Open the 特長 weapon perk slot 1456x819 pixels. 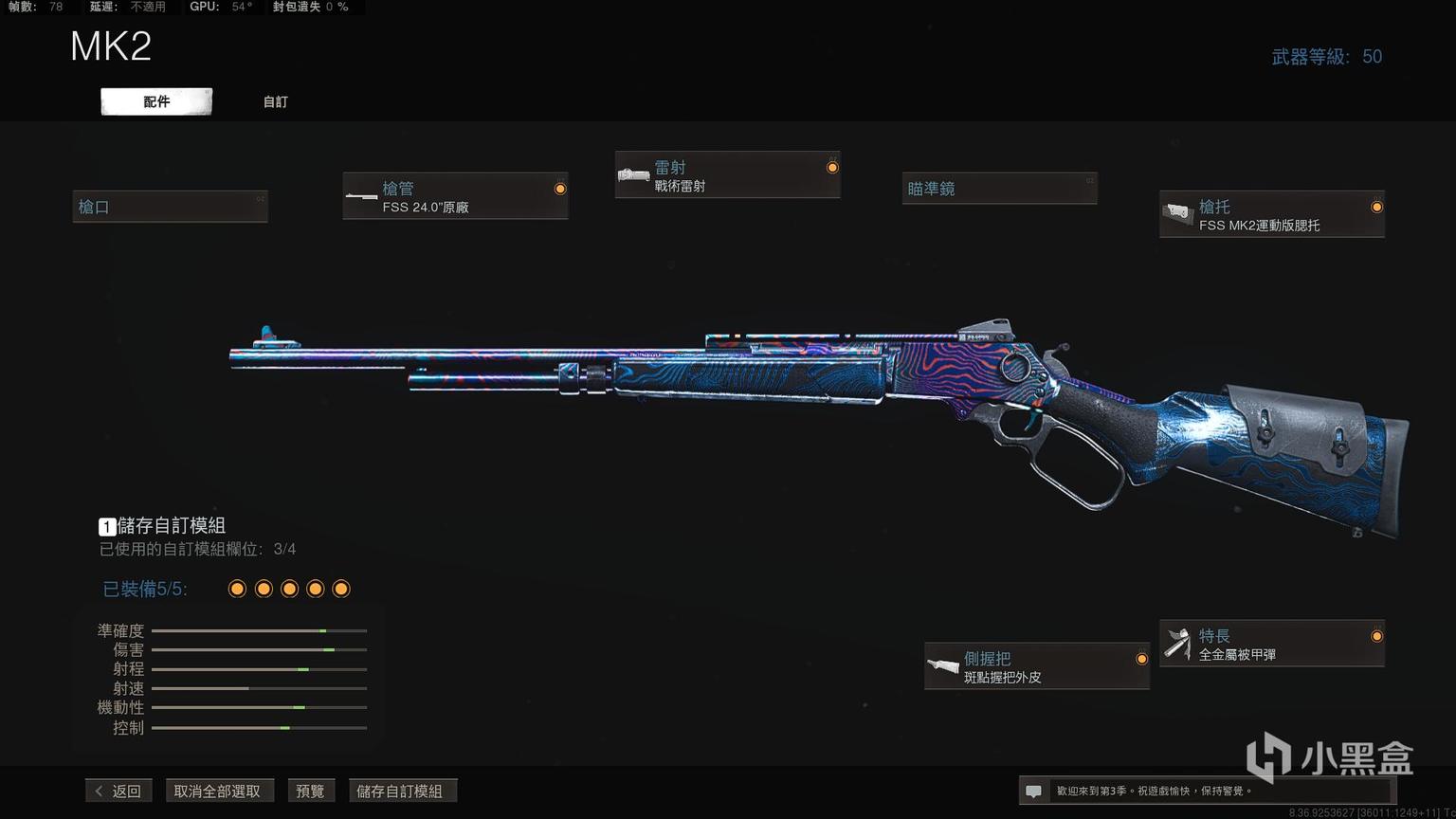point(1271,644)
